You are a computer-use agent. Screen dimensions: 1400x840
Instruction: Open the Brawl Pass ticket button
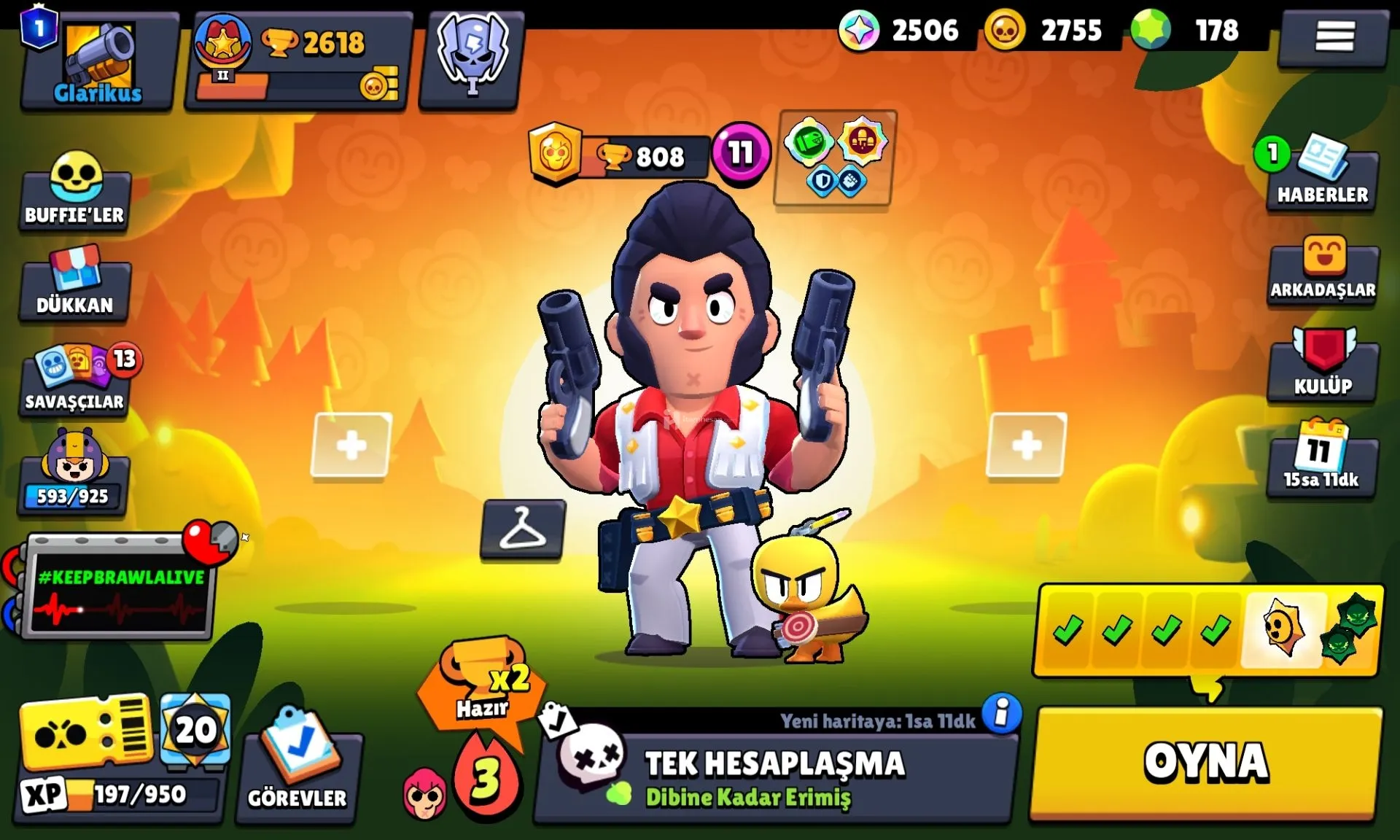coord(85,733)
